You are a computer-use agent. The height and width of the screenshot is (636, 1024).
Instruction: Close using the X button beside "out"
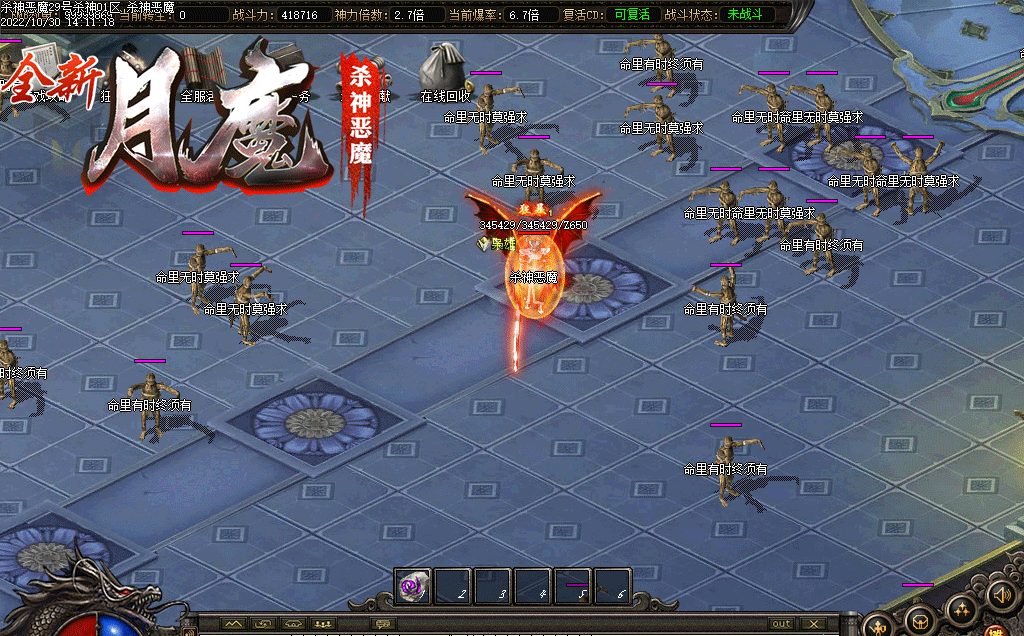pos(815,624)
